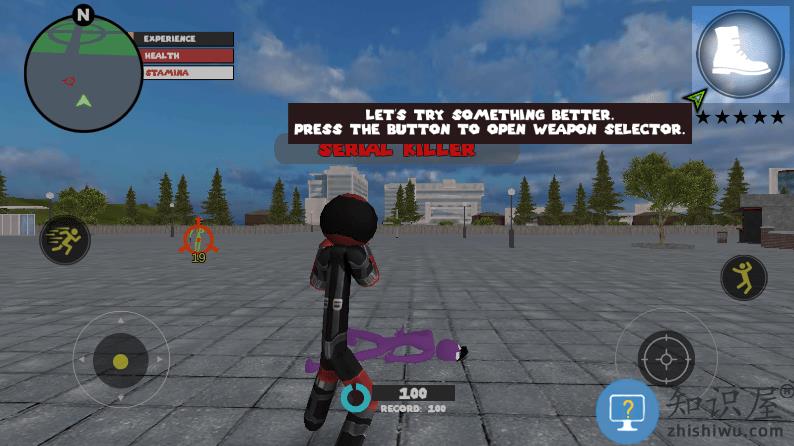Activate the sprint running-man button

pos(65,240)
